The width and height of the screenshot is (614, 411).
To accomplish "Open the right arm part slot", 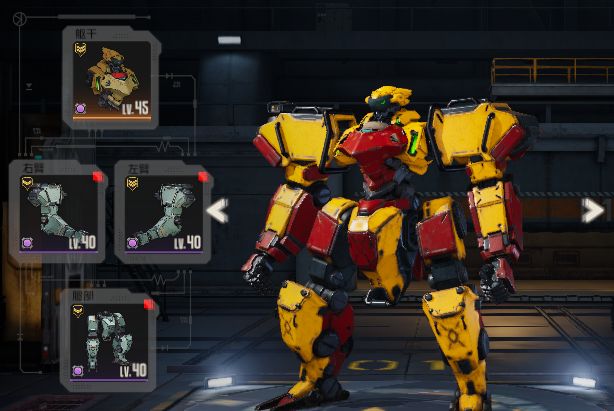I will 58,213.
